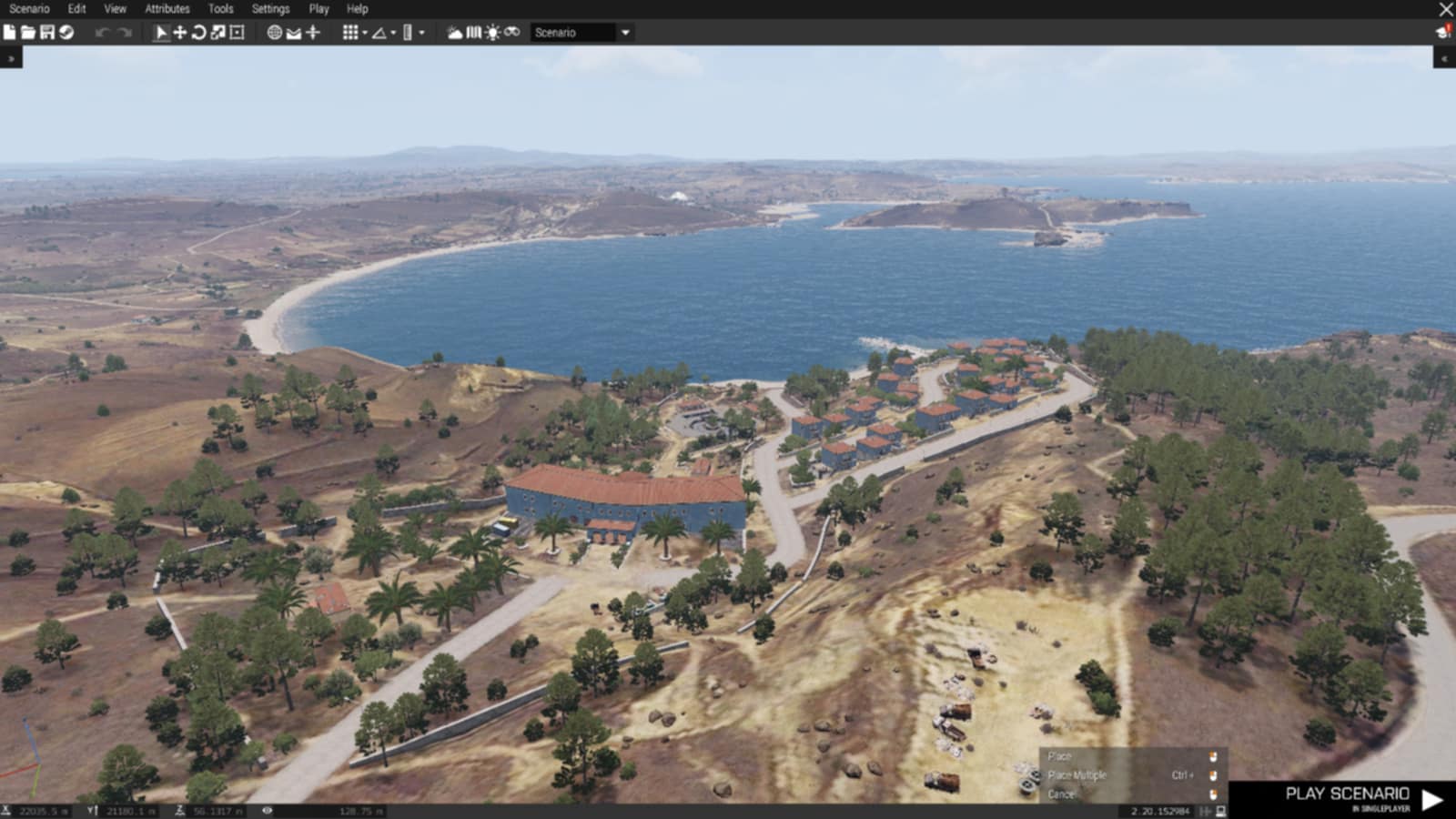Image resolution: width=1456 pixels, height=819 pixels.
Task: Click the sun icon in the toolbar
Action: point(492,33)
